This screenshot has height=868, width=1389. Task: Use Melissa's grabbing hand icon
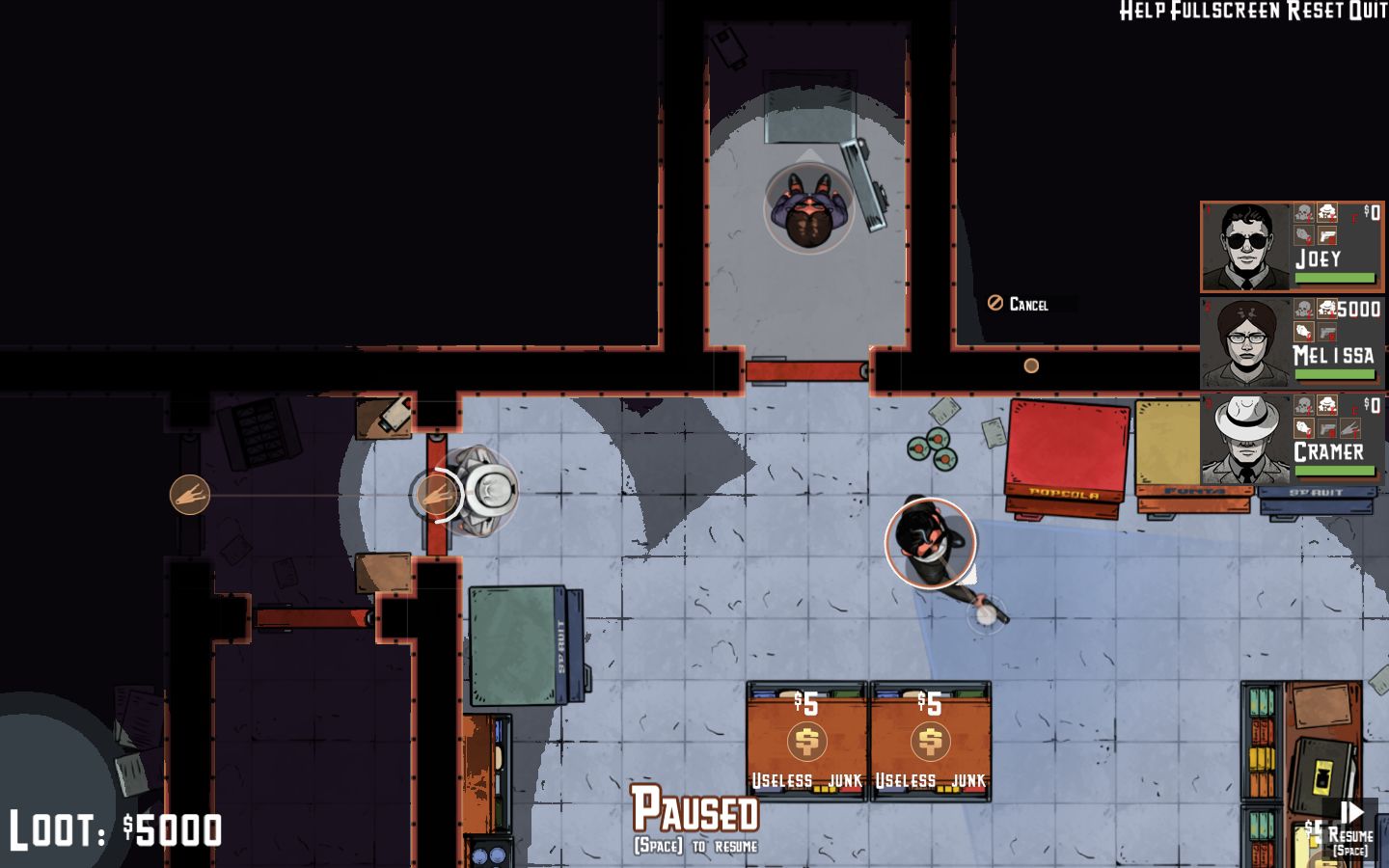click(1304, 333)
